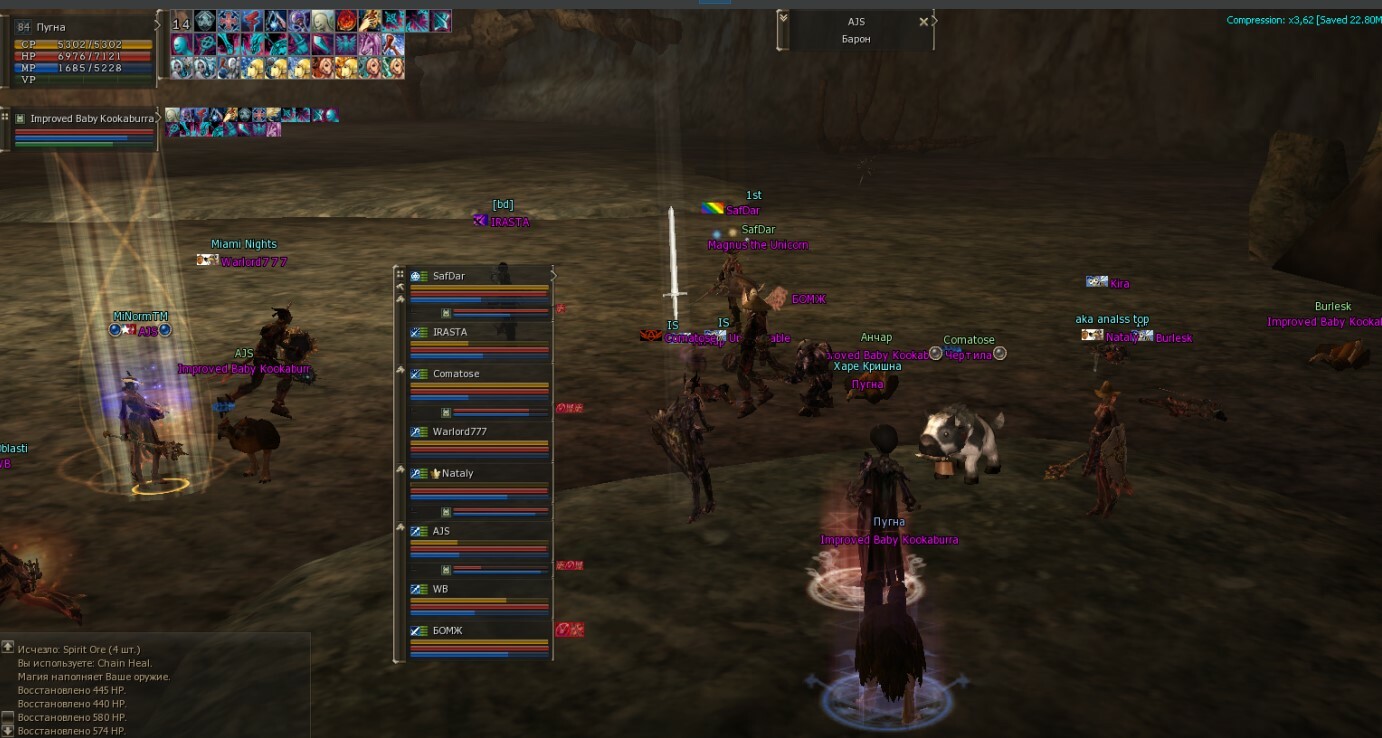
Task: Expand the party window side arrow
Action: [x=554, y=275]
